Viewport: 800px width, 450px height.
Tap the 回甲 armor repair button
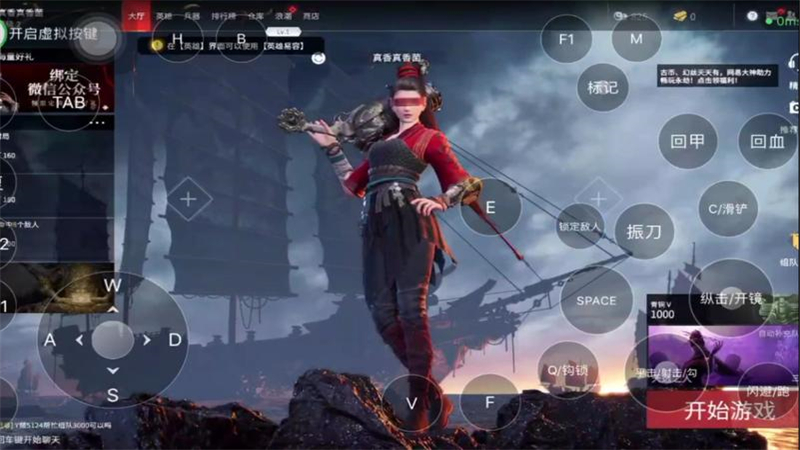click(x=688, y=141)
